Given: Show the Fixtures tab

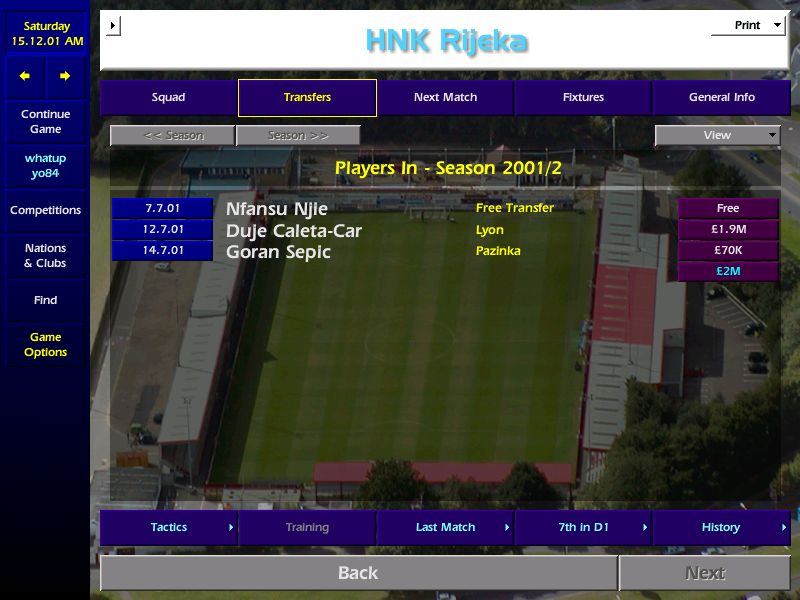Looking at the screenshot, I should [583, 98].
